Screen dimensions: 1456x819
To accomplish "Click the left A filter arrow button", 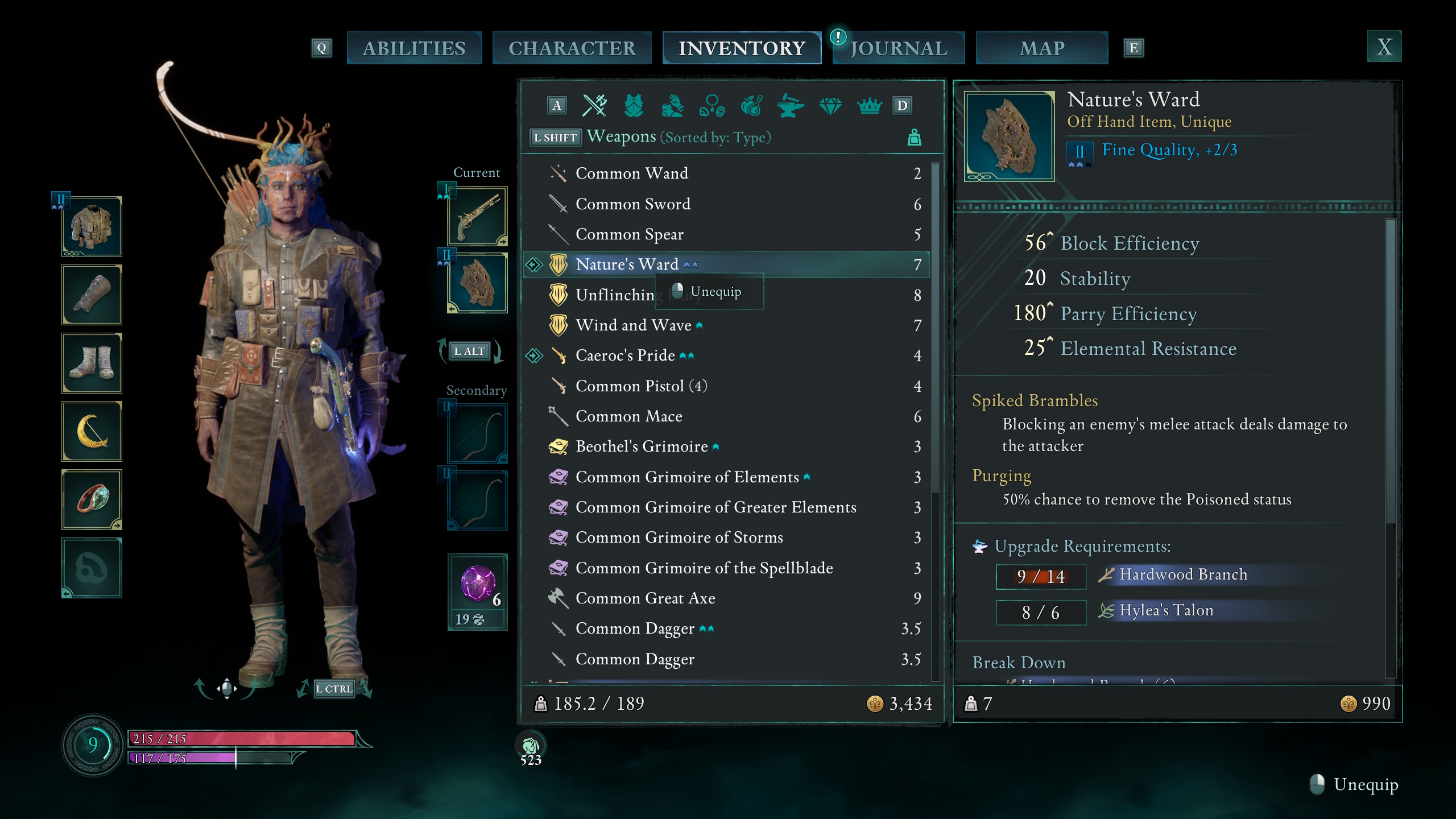I will [557, 106].
